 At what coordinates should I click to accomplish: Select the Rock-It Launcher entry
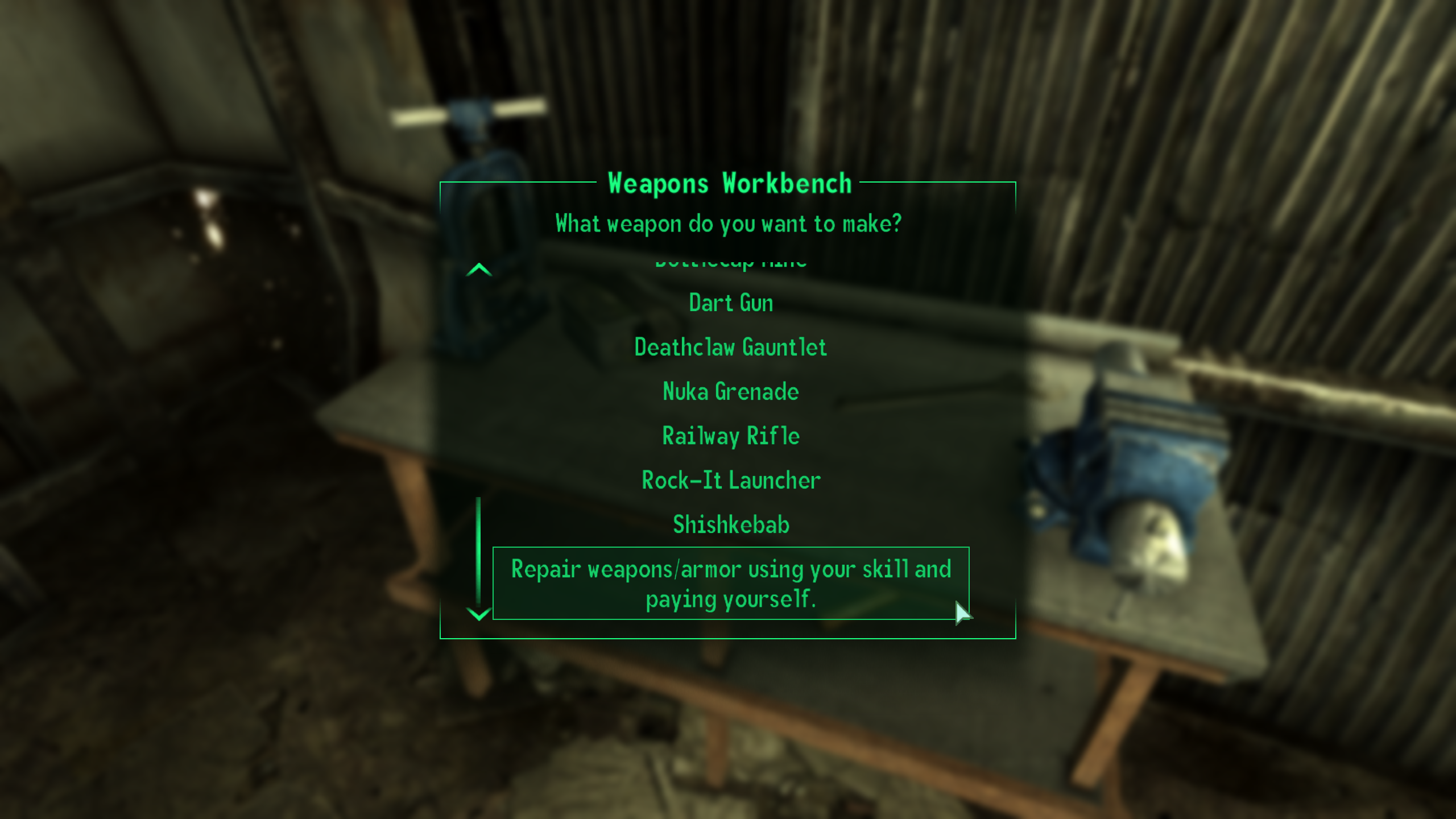pyautogui.click(x=730, y=480)
